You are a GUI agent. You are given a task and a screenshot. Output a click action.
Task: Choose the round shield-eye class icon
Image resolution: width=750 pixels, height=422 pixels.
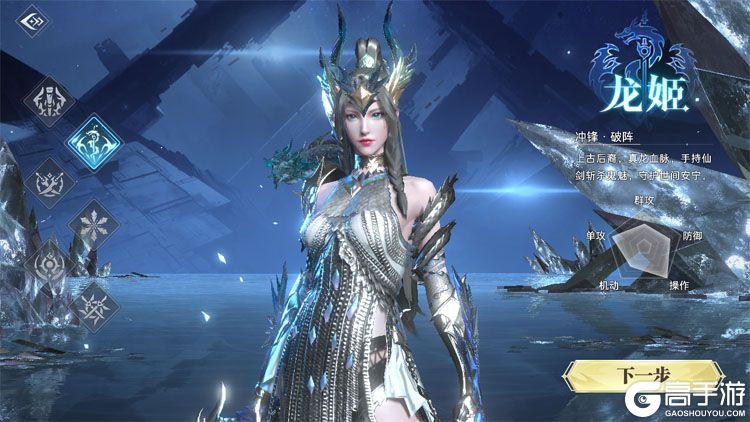click(x=50, y=265)
